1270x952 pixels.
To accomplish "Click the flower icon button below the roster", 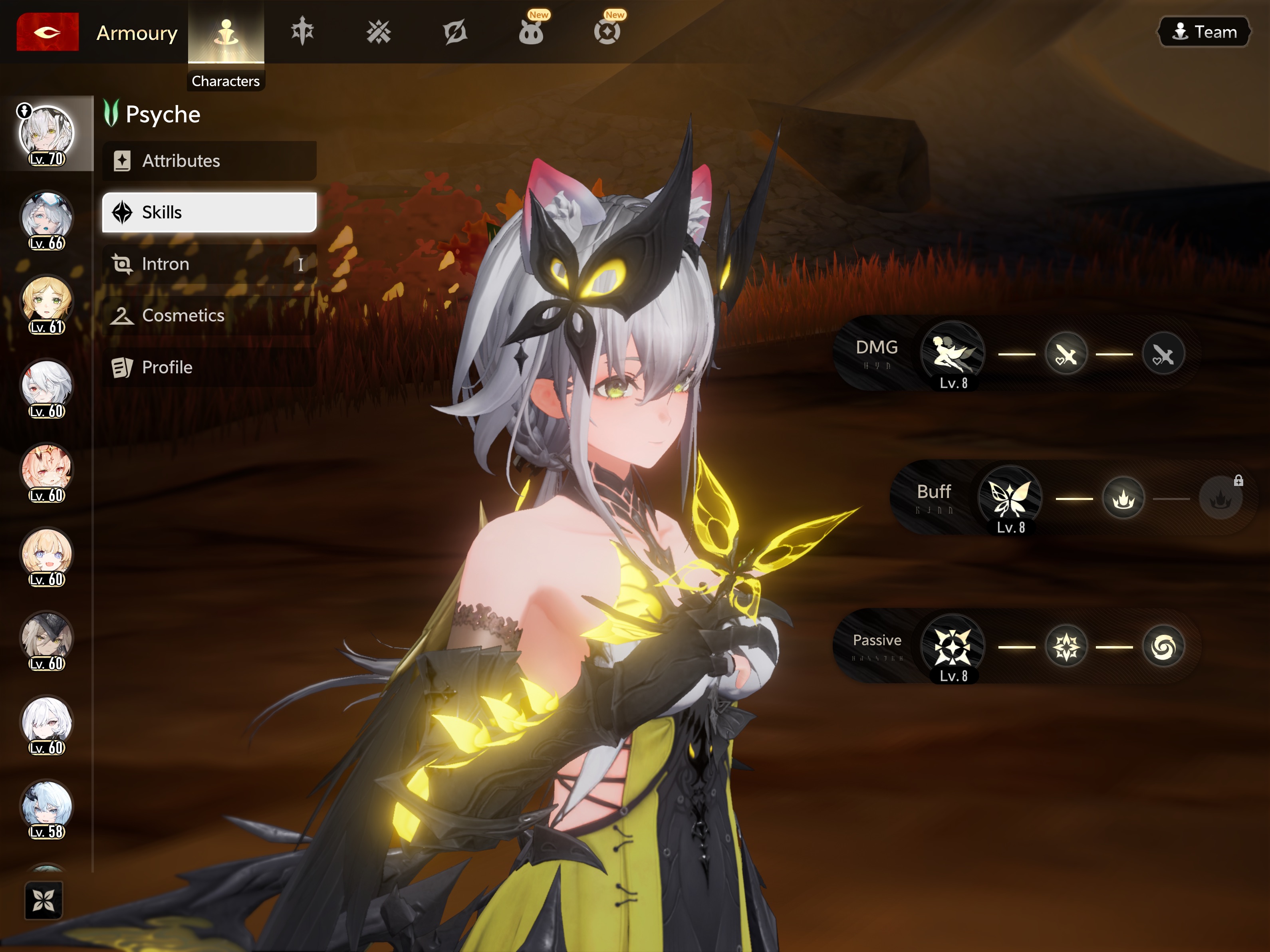I will coord(44,900).
